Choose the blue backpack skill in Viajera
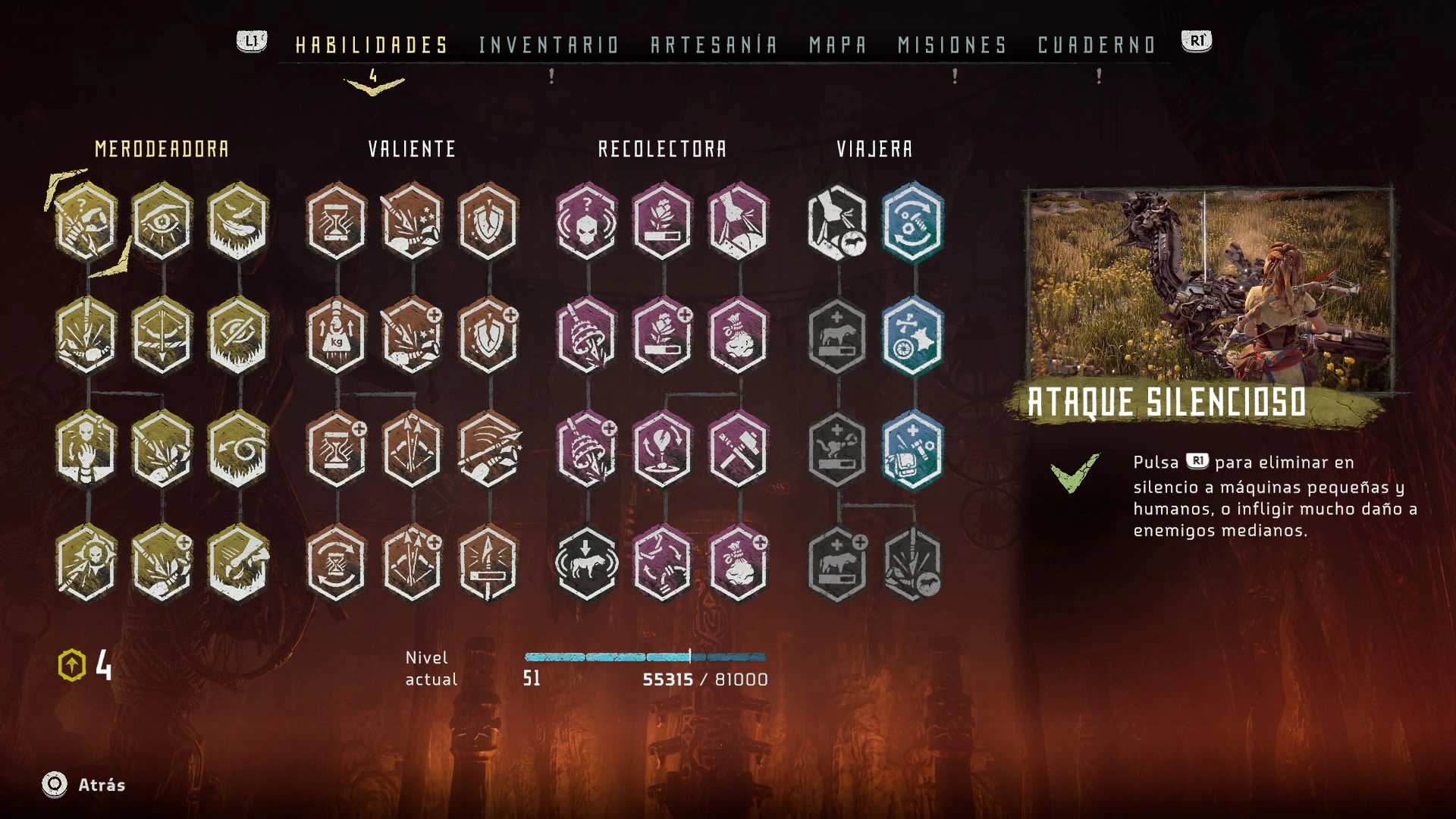The width and height of the screenshot is (1456, 819). 913,450
